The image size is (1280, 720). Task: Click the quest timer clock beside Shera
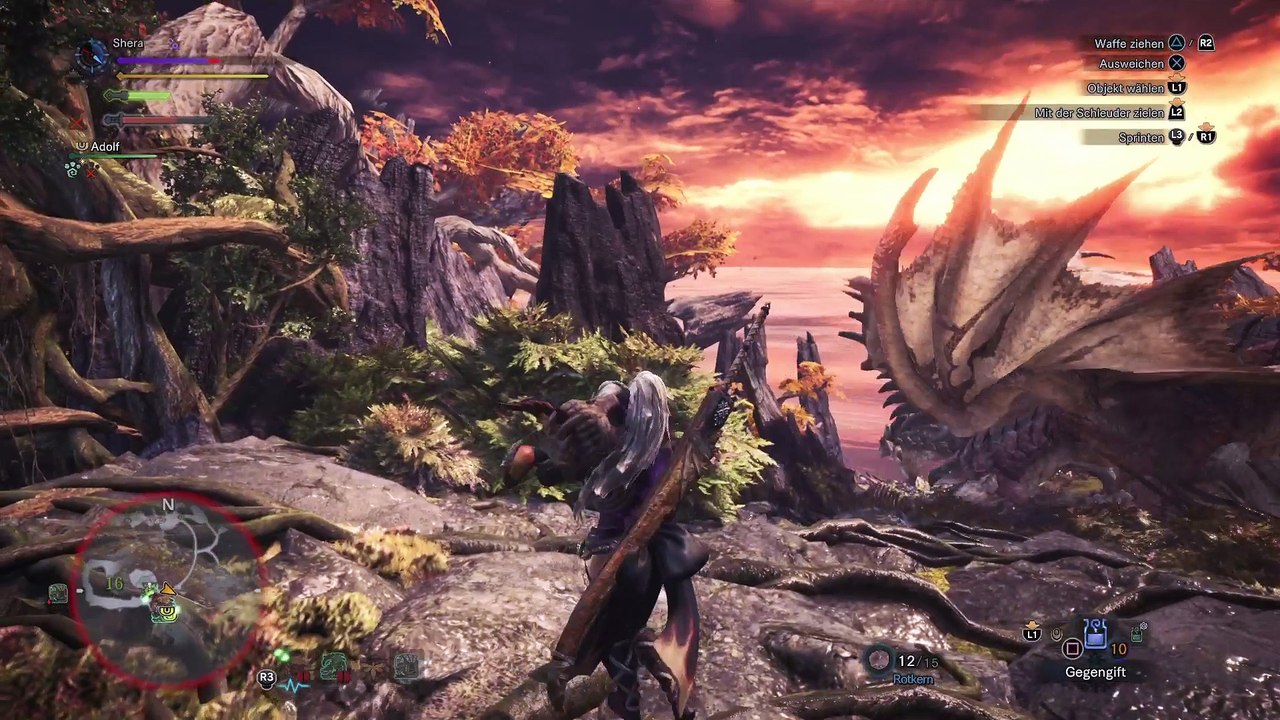tap(92, 54)
